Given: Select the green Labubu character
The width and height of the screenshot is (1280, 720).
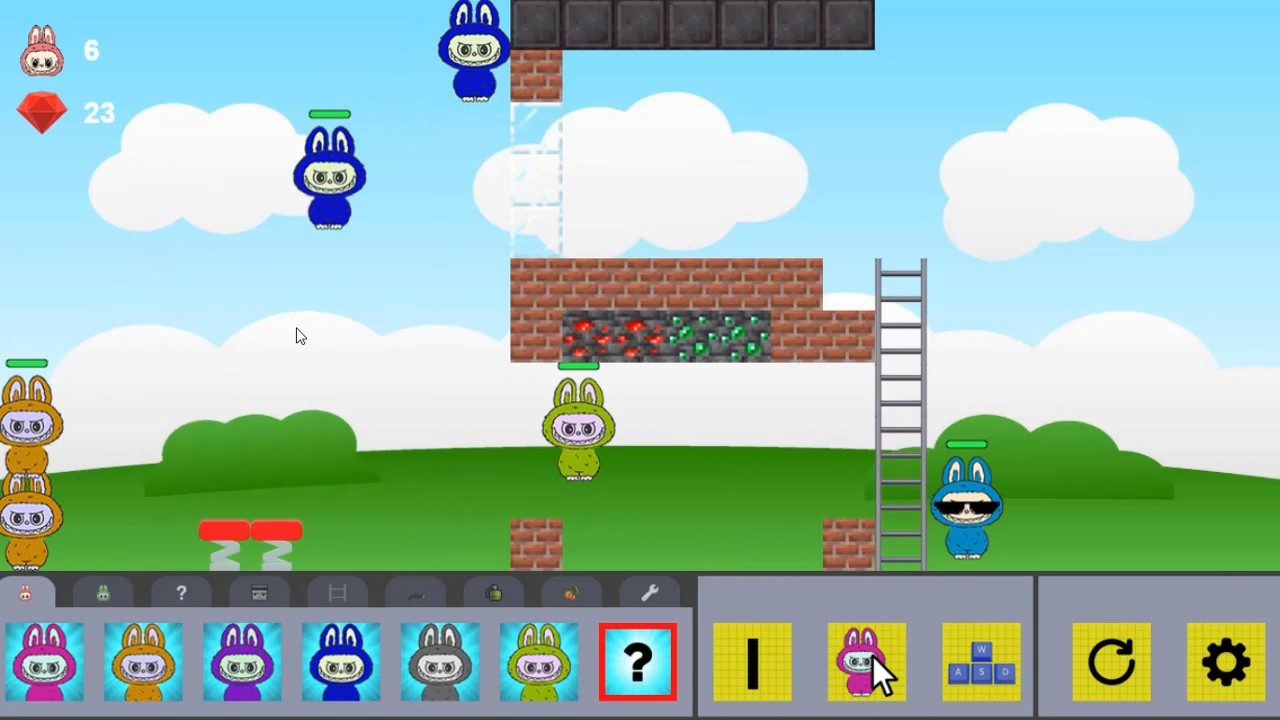Looking at the screenshot, I should coord(537,661).
